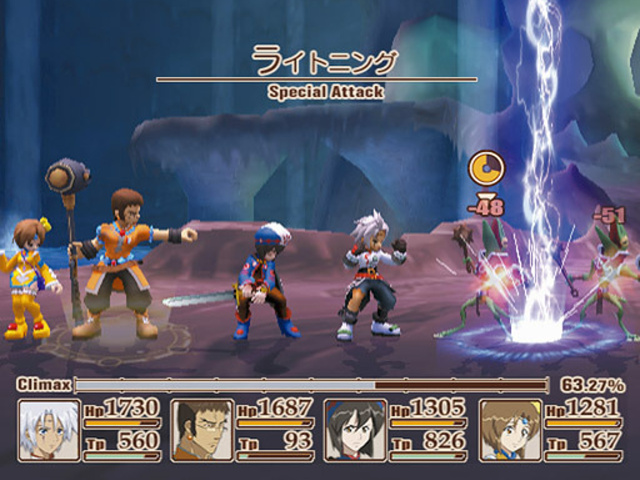Select the black-haired character portrait
The width and height of the screenshot is (640, 480).
[x=356, y=430]
